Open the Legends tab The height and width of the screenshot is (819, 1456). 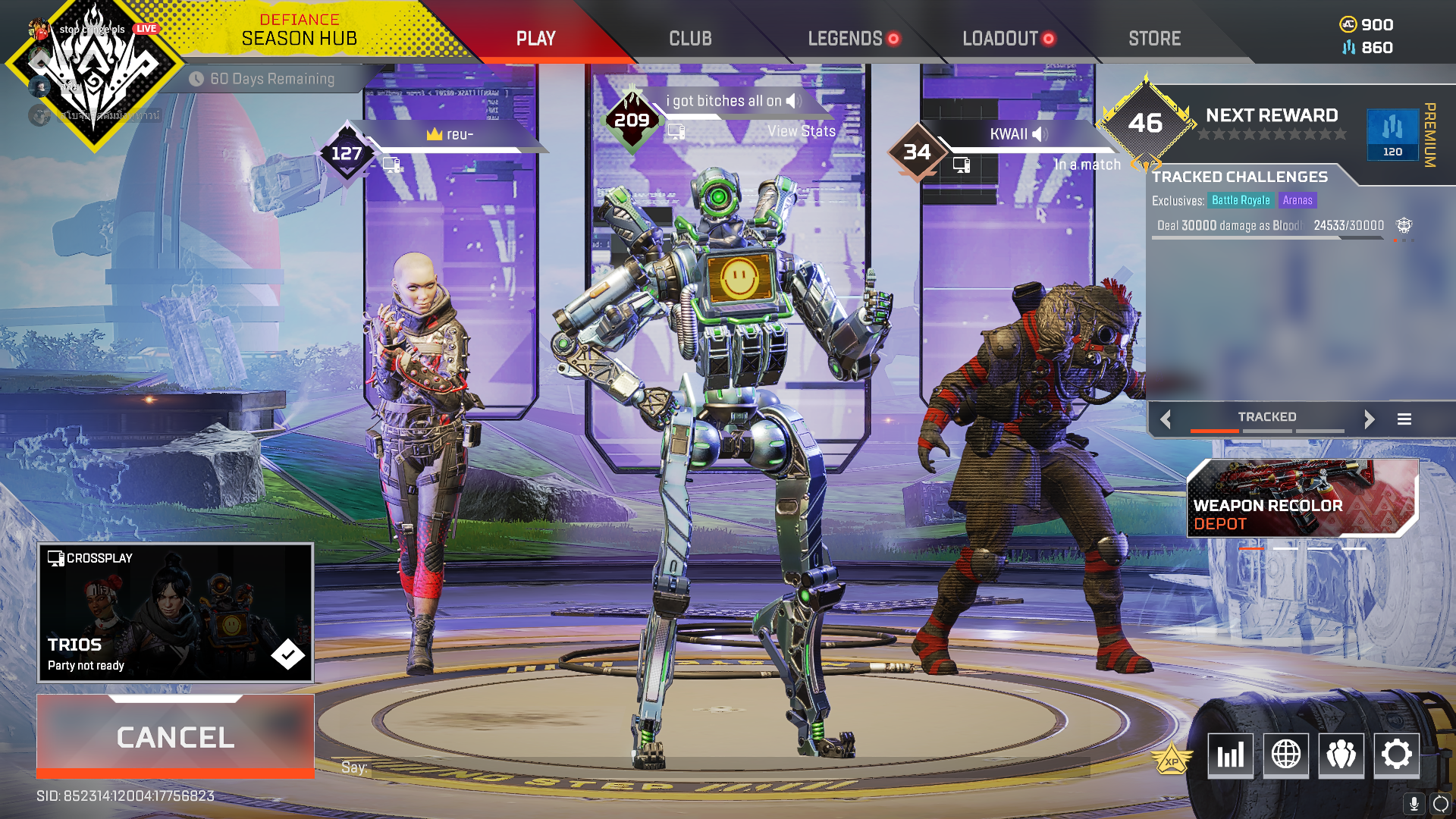(845, 39)
